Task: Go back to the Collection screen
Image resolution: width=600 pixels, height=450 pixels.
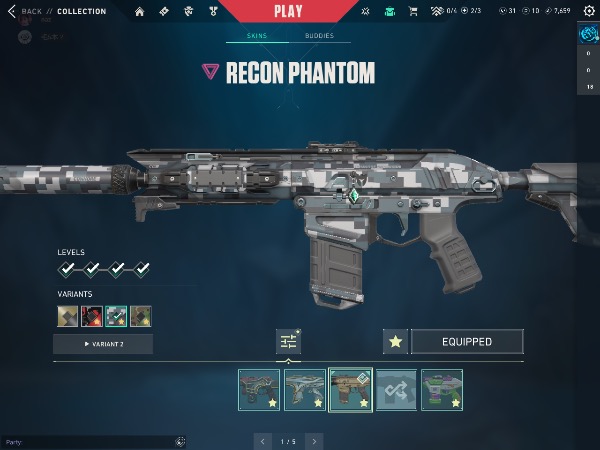Action: click(32, 11)
